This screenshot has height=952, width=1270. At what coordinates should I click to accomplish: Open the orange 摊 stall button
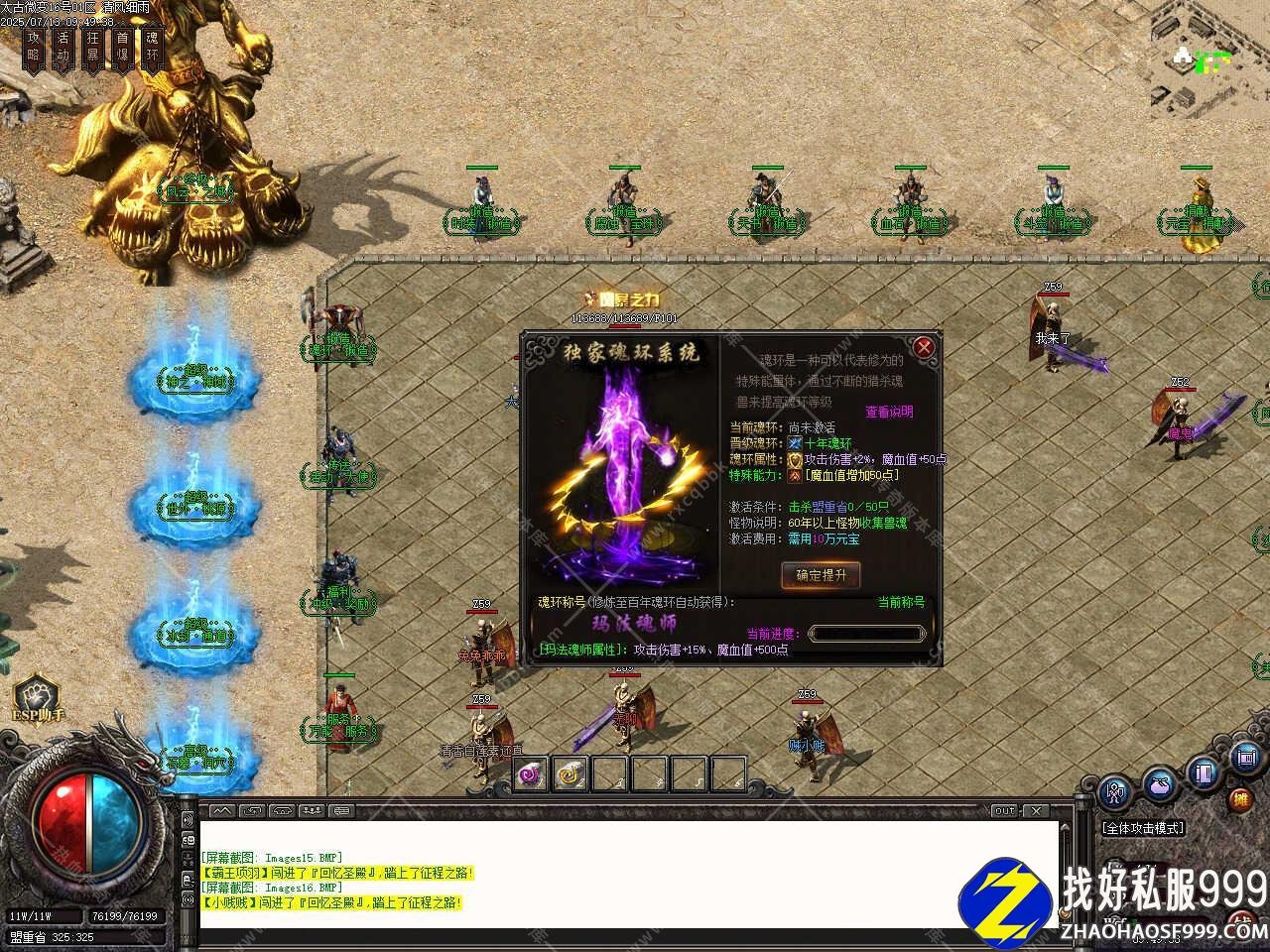[x=1240, y=799]
